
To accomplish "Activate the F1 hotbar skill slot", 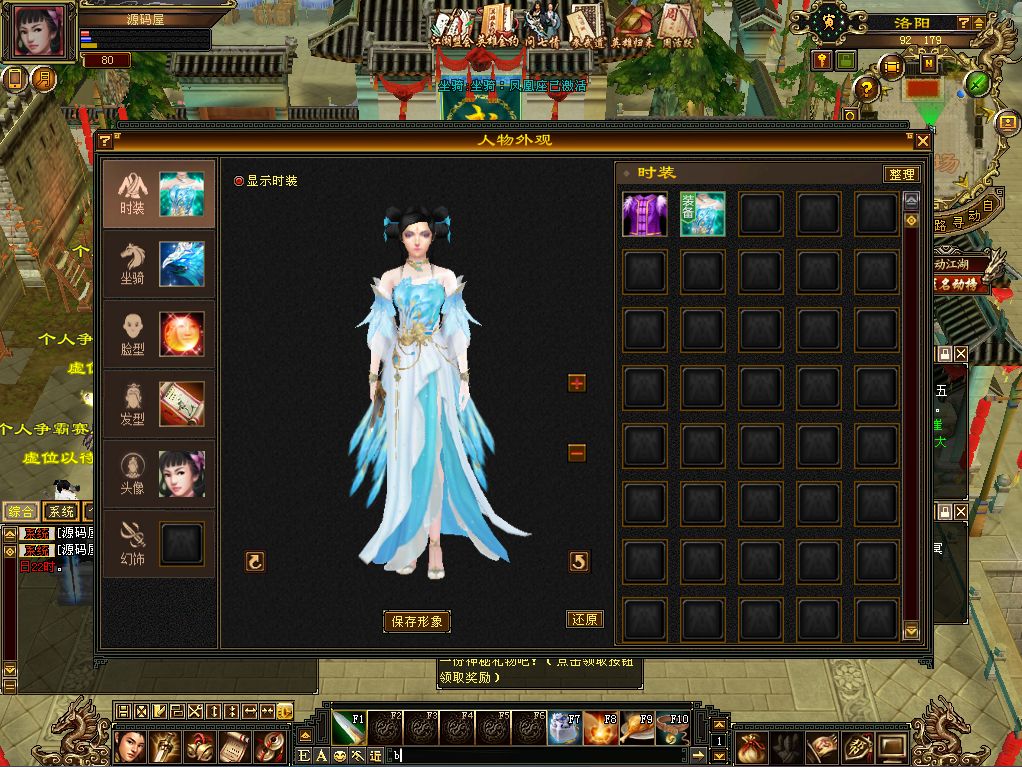I will [348, 728].
